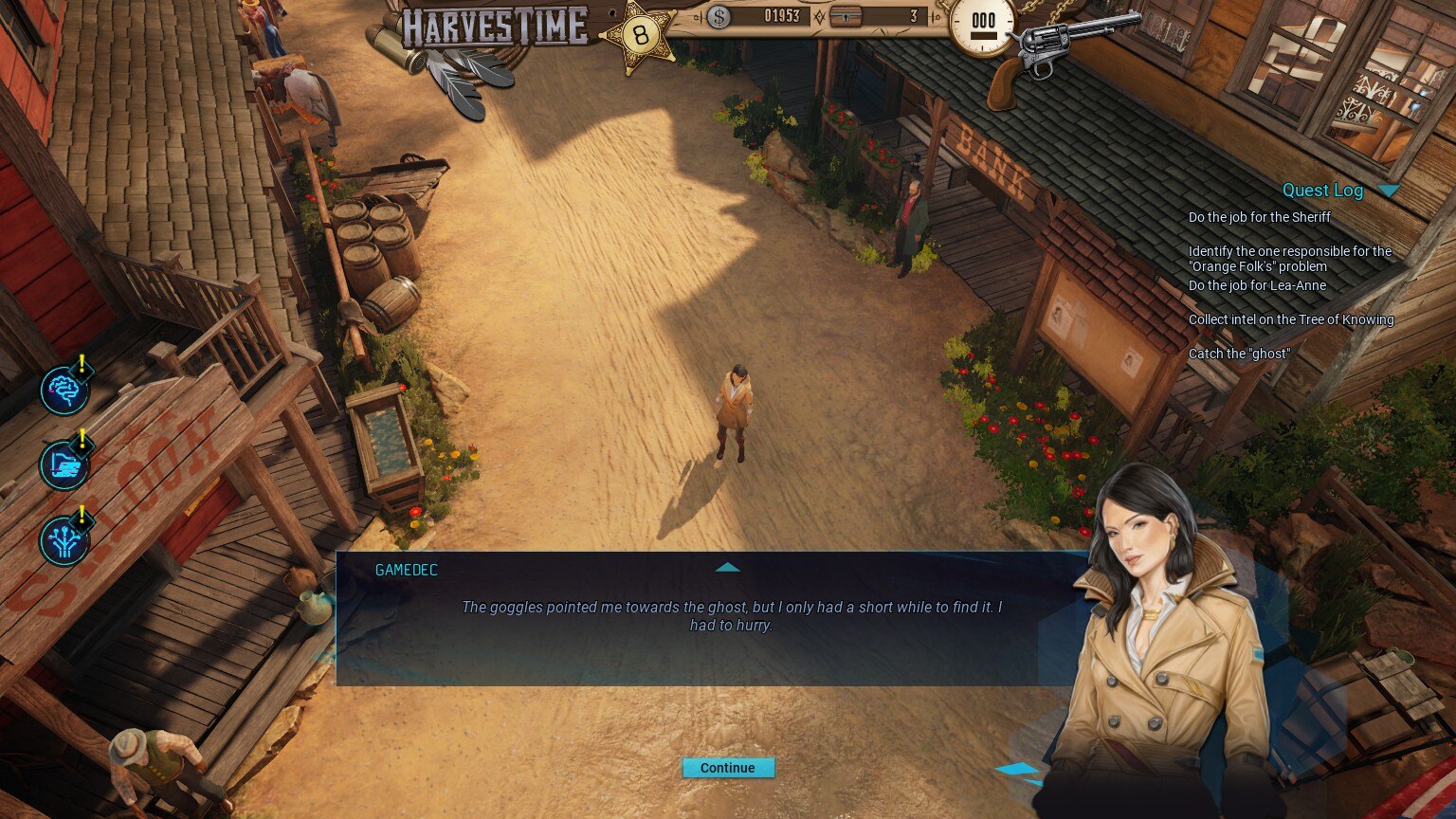Open the brain icon menu
The height and width of the screenshot is (819, 1456).
(64, 391)
